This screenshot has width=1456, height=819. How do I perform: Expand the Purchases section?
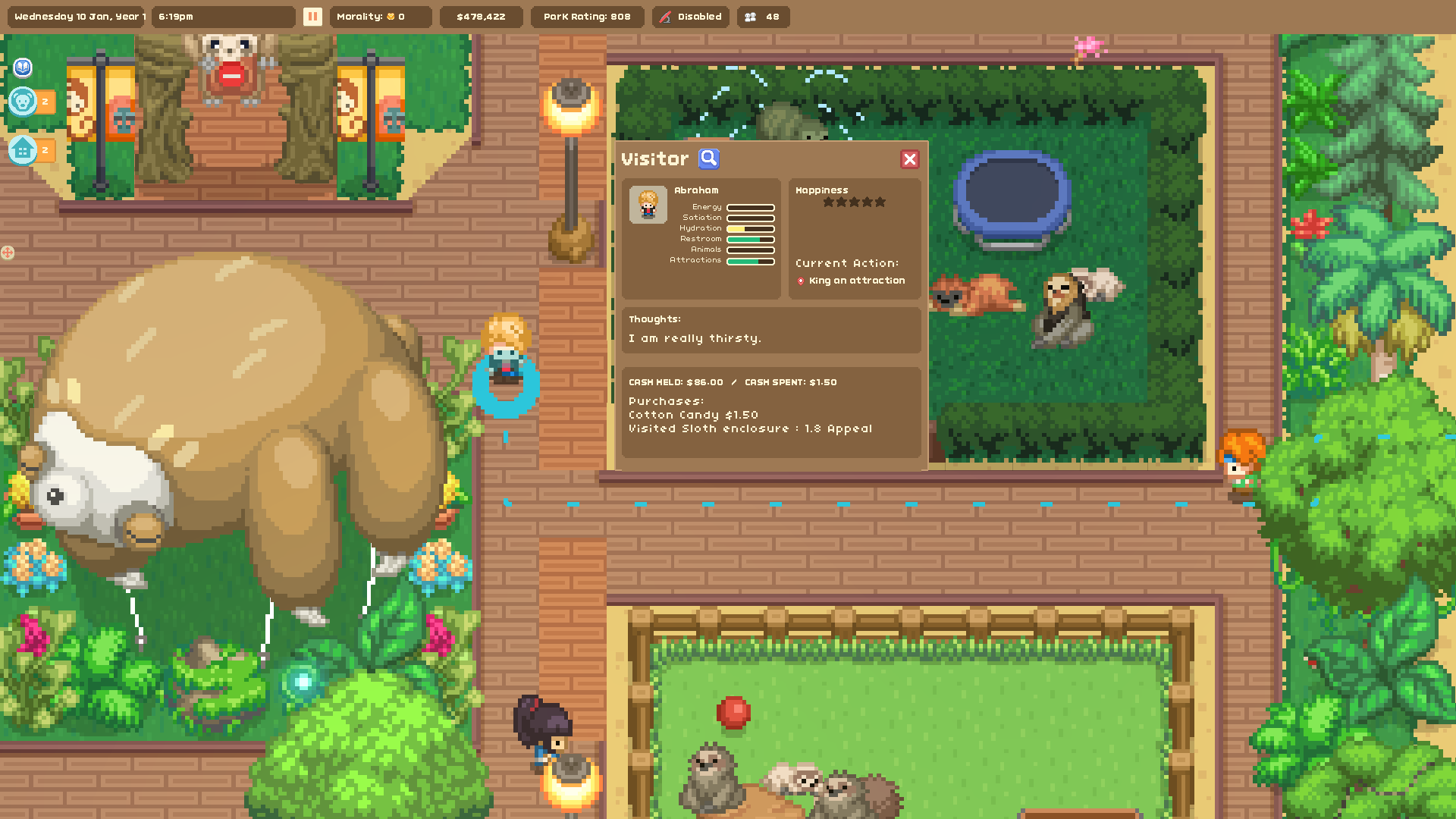(664, 400)
